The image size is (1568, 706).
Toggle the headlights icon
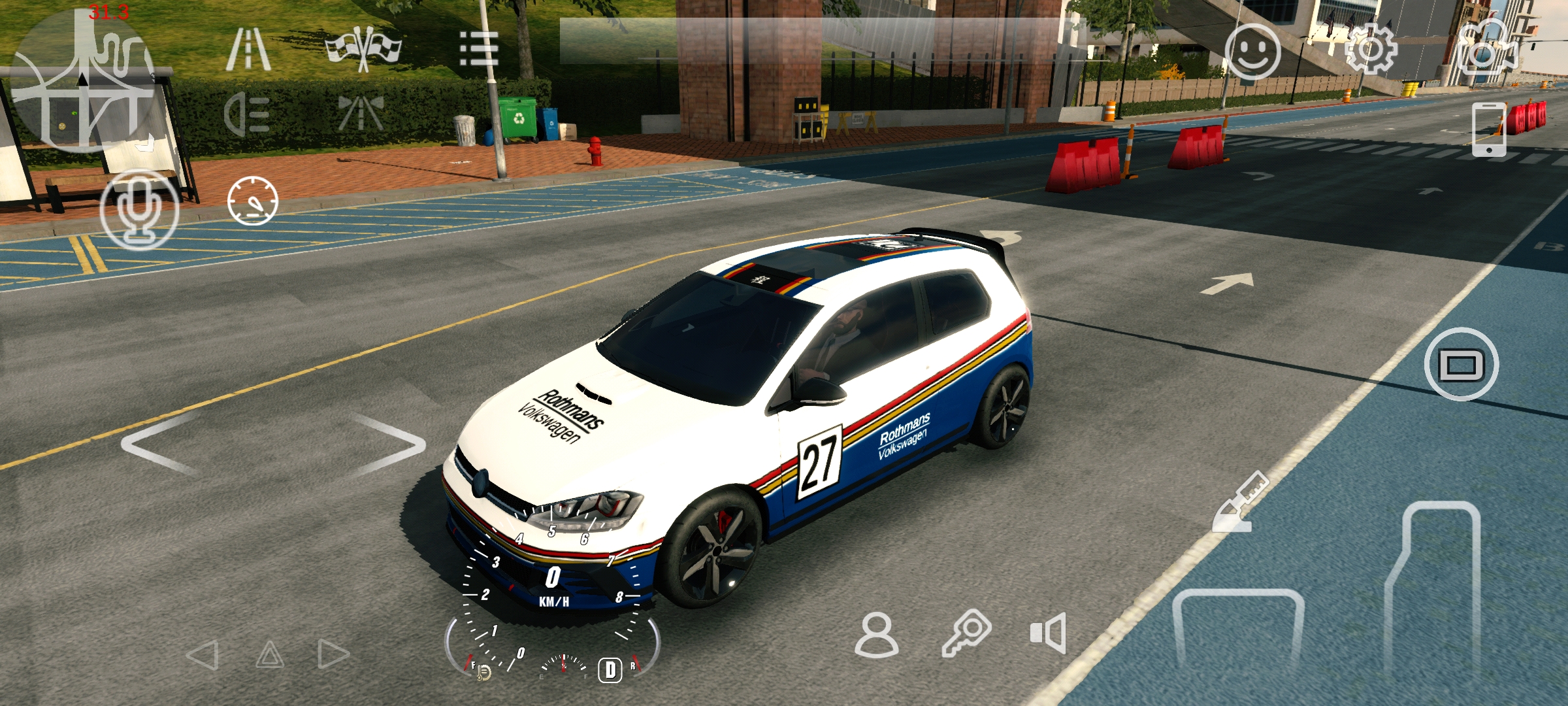coord(247,115)
